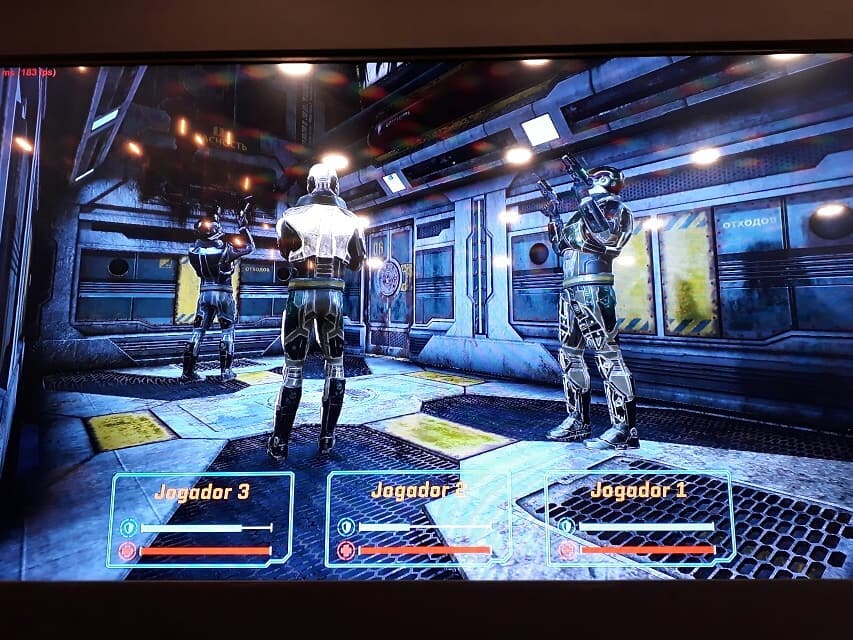Select the Jogador 3 player panel
This screenshot has width=853, height=640.
pos(200,519)
